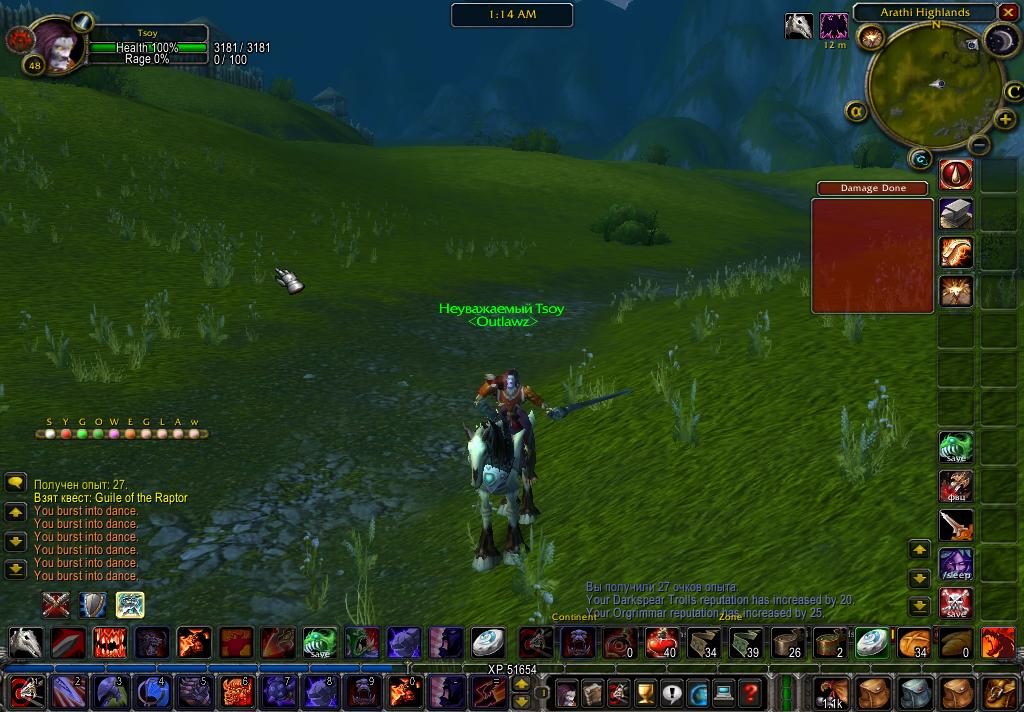
Task: Zoom in the minimap with the plus button
Action: tap(1006, 120)
